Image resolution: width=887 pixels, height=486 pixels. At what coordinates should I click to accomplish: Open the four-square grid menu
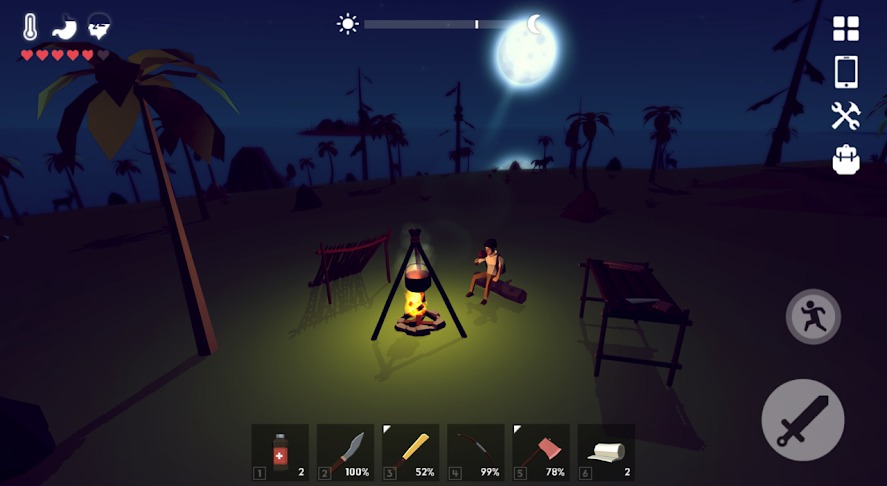pos(846,28)
